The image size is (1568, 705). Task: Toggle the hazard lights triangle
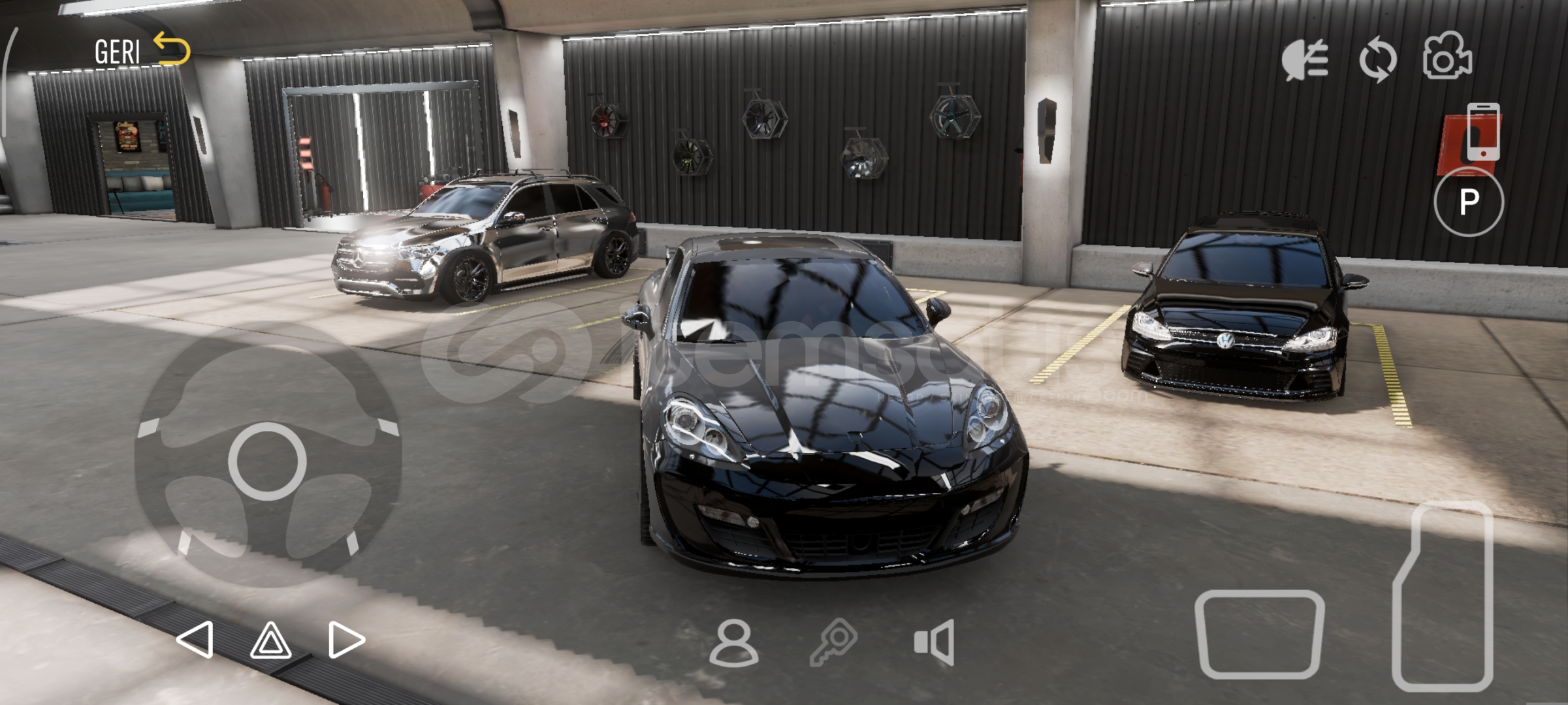point(270,640)
